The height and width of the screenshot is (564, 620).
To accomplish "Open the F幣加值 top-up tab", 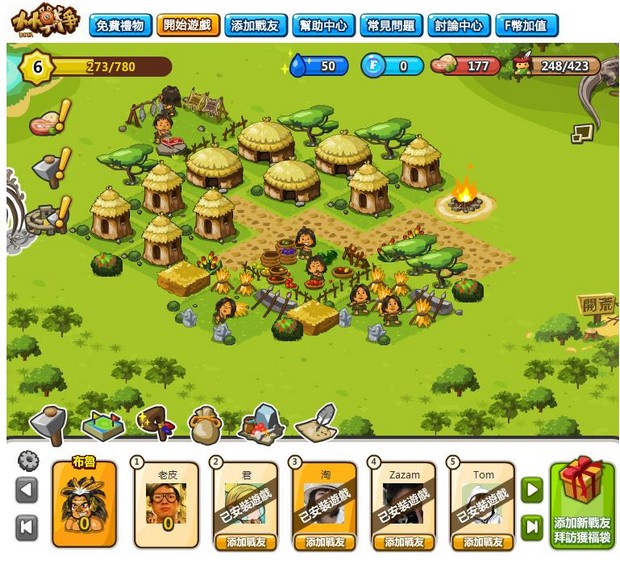I will [x=526, y=25].
